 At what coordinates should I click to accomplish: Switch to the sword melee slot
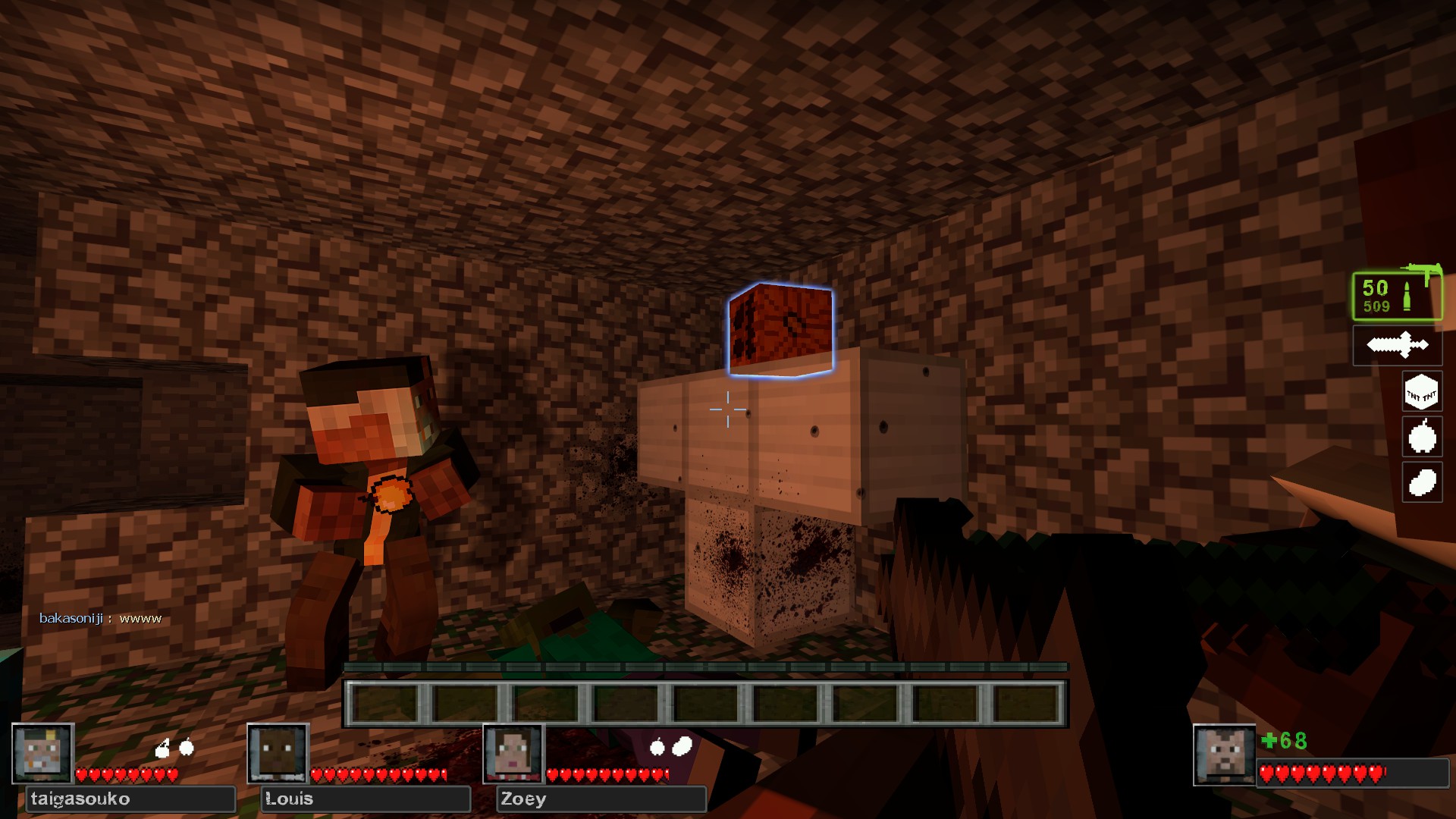pyautogui.click(x=1397, y=346)
